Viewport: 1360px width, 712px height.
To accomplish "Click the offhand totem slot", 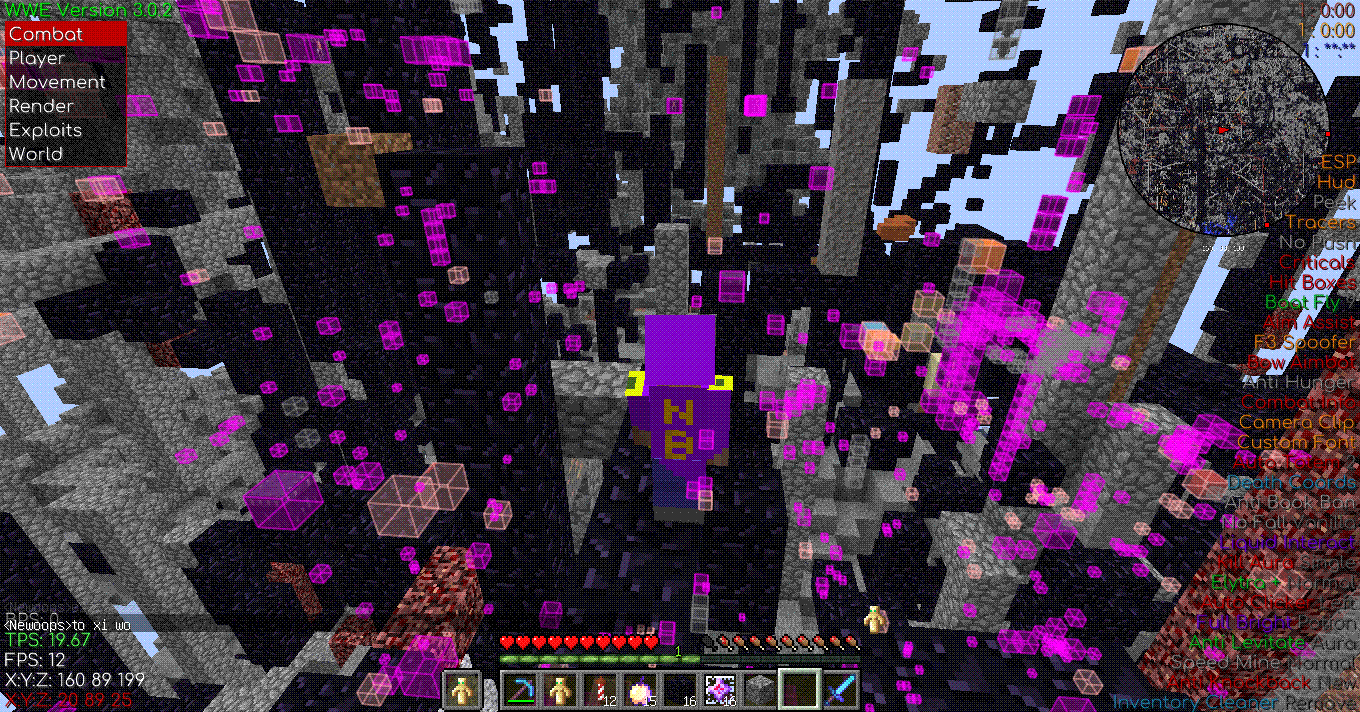I will pyautogui.click(x=461, y=690).
